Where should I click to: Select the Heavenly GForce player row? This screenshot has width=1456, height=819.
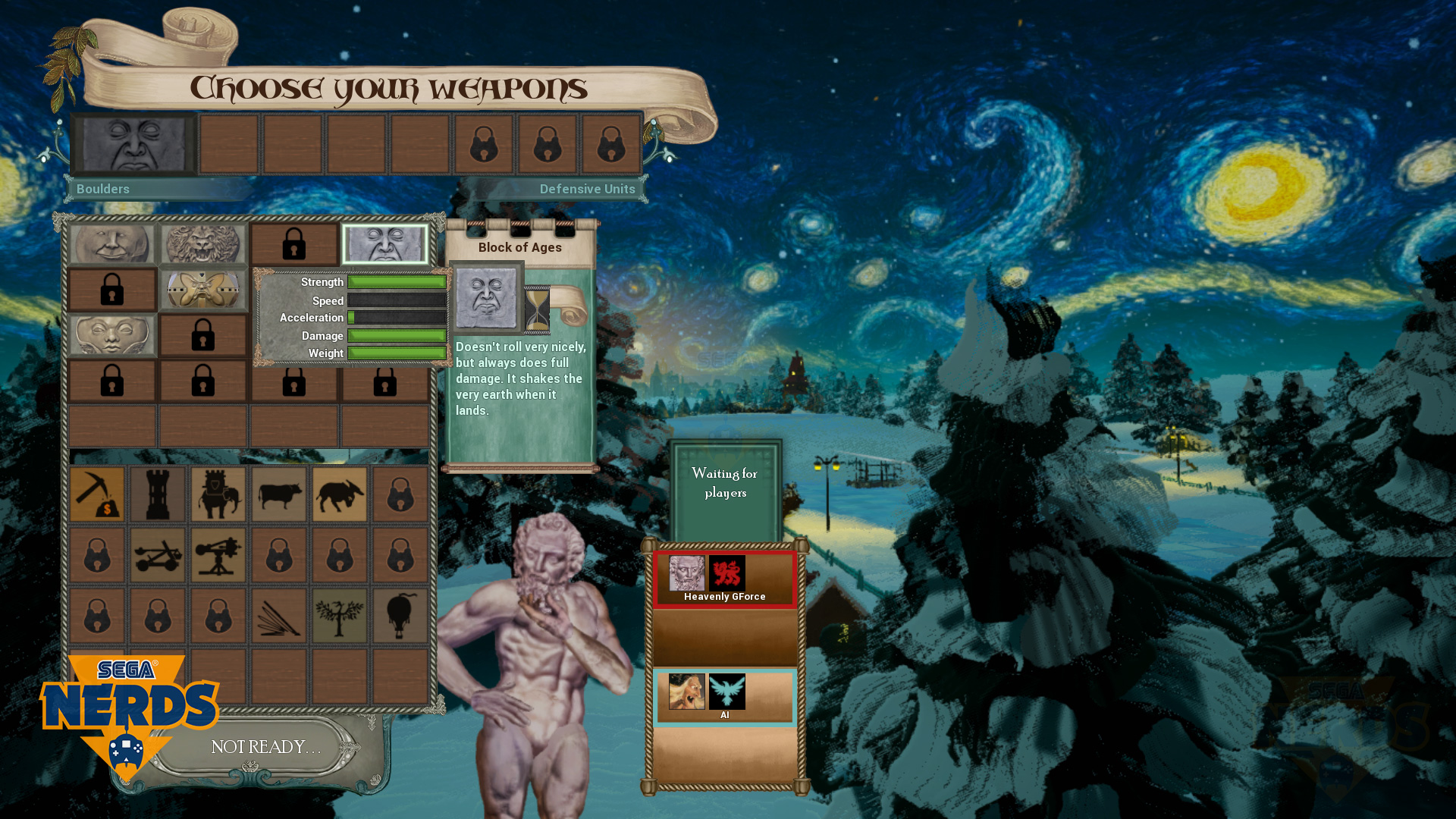[x=725, y=579]
